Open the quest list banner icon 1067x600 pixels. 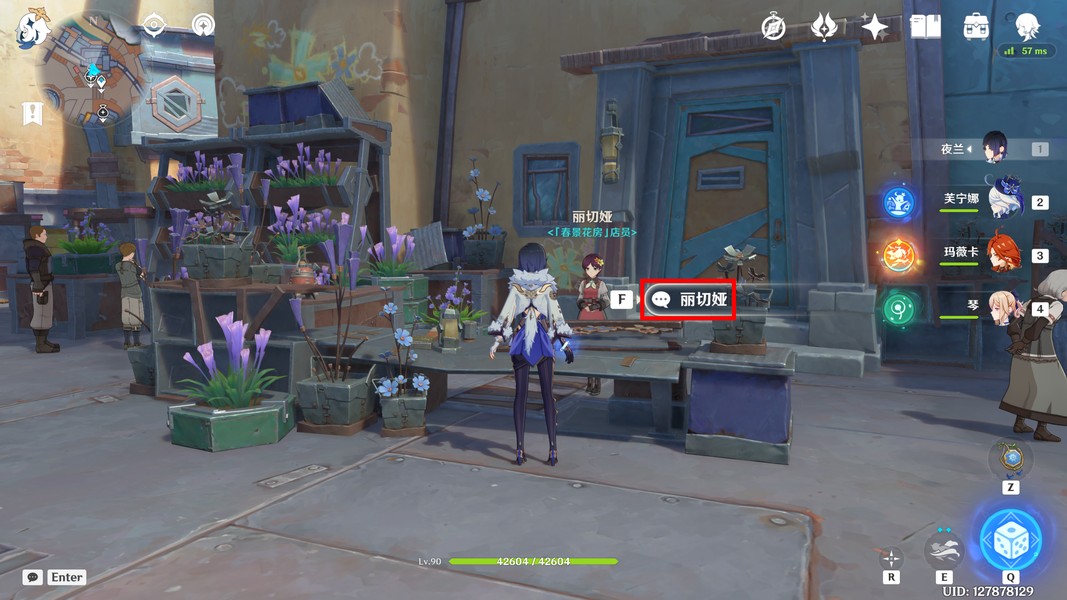point(33,113)
